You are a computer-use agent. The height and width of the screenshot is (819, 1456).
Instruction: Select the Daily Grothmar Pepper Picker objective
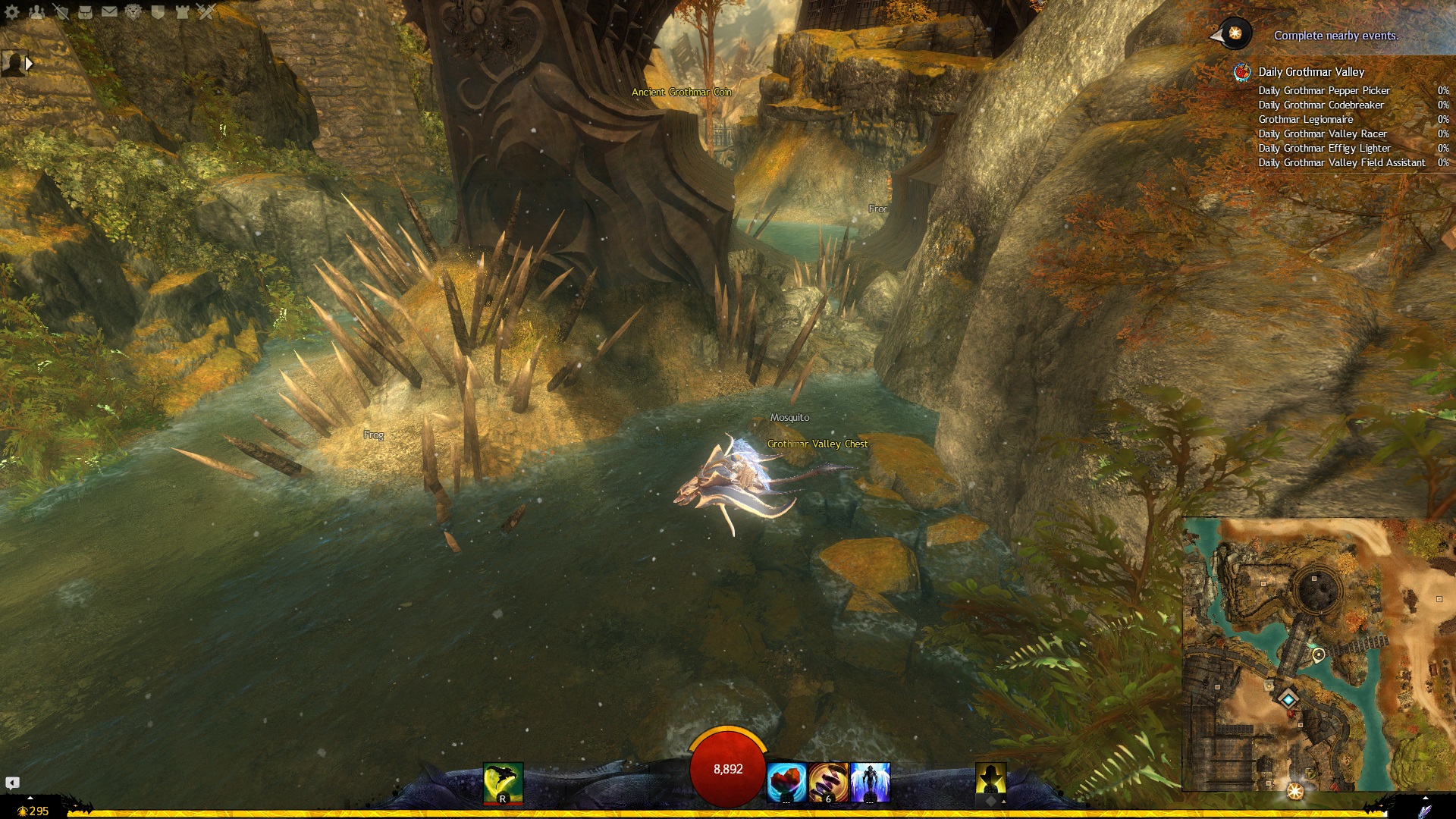pos(1324,90)
